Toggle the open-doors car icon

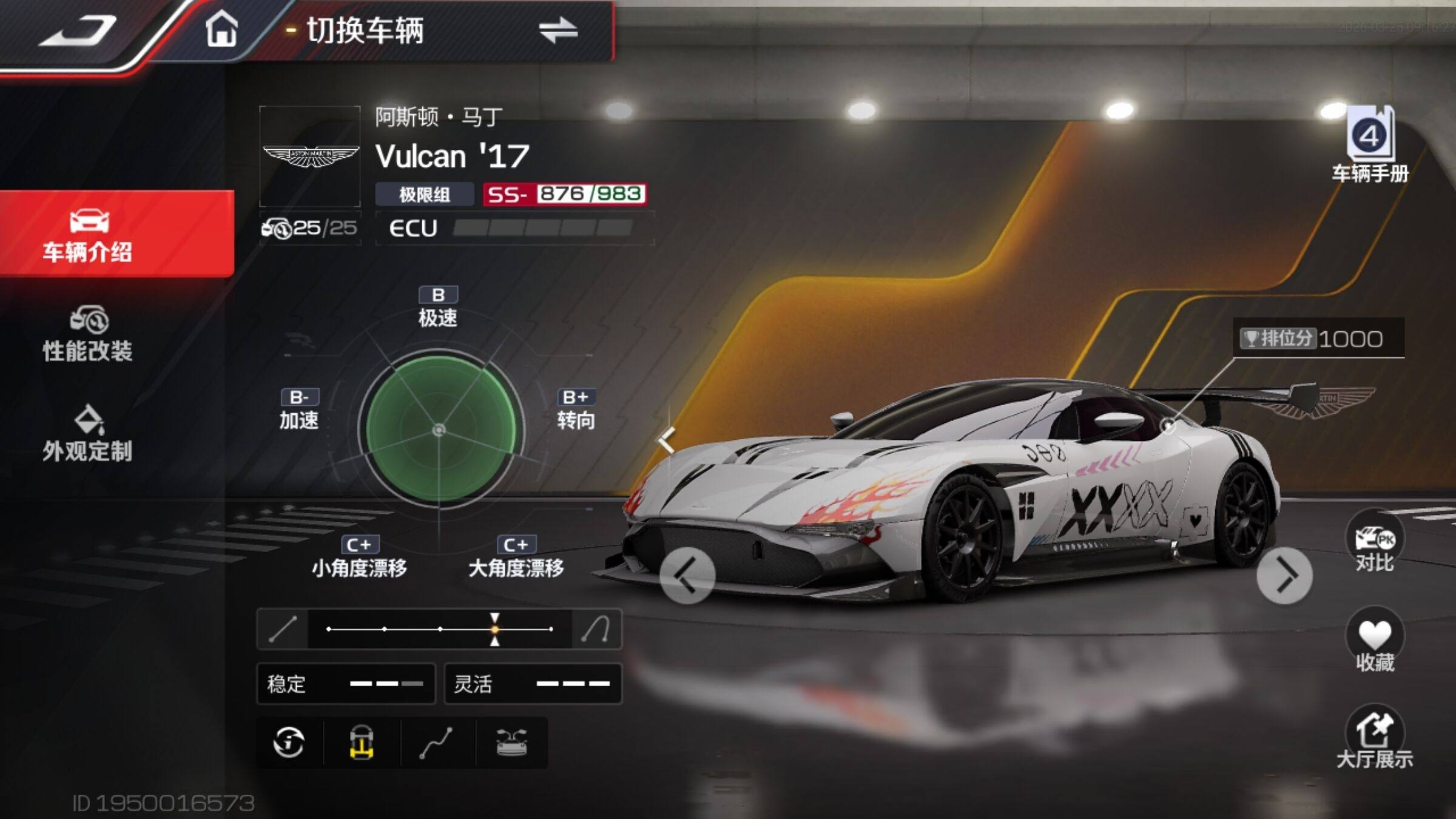click(511, 743)
